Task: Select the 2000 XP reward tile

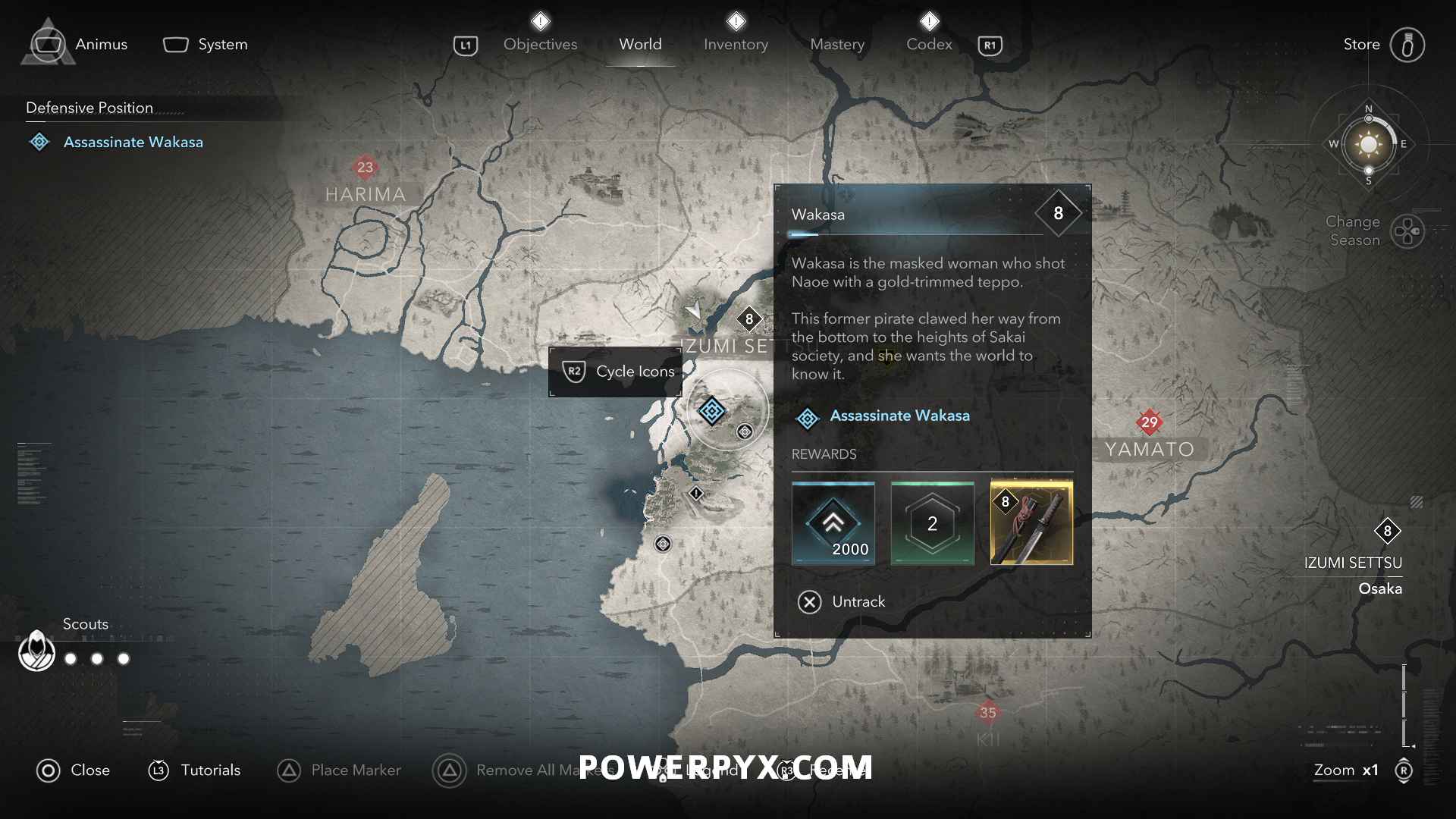Action: pyautogui.click(x=833, y=523)
